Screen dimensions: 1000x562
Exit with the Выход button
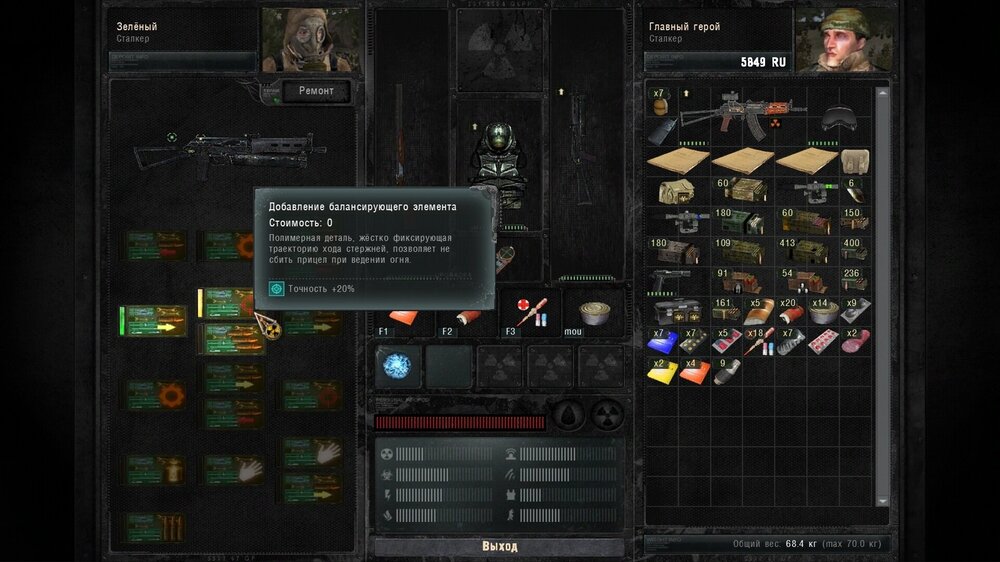pyautogui.click(x=499, y=547)
